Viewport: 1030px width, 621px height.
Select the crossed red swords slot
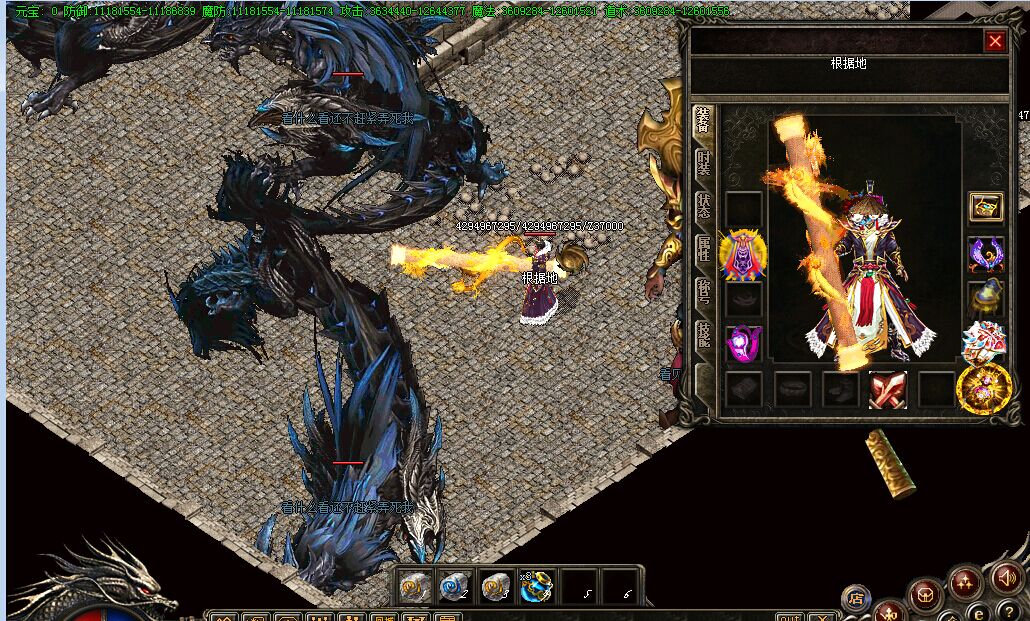(x=887, y=389)
